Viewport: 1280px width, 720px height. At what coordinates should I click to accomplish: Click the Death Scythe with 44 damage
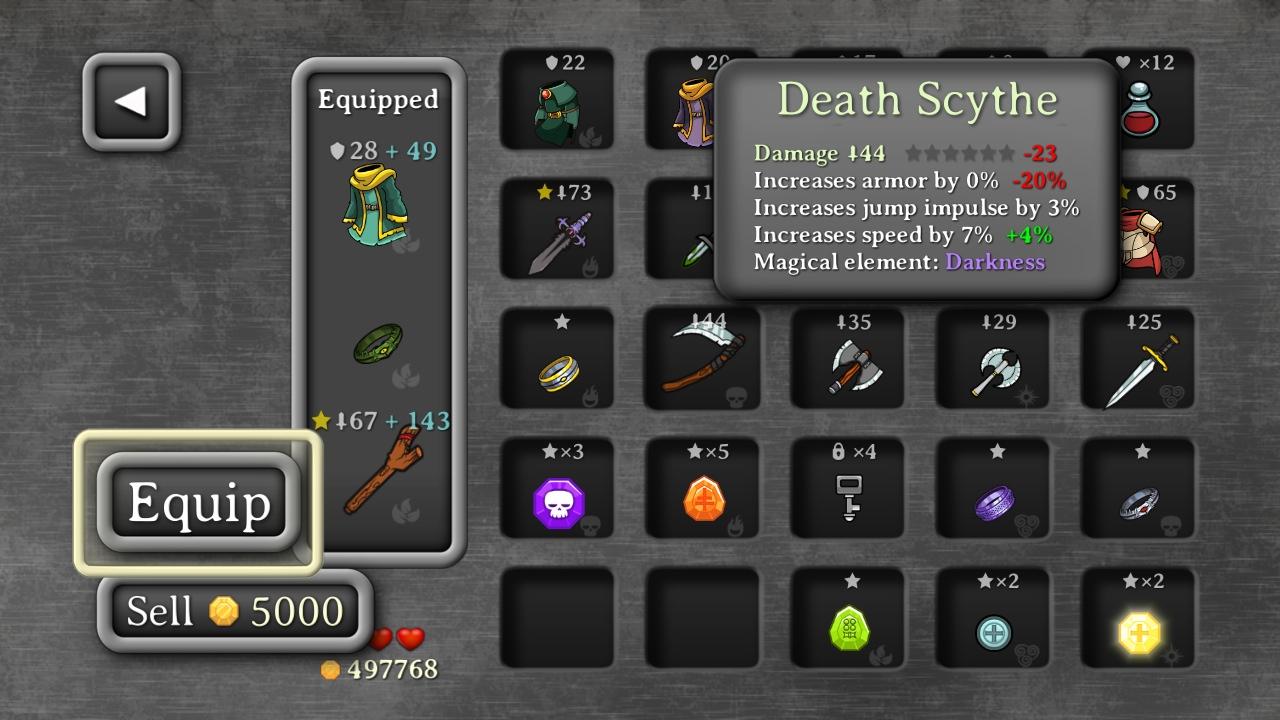pos(702,360)
